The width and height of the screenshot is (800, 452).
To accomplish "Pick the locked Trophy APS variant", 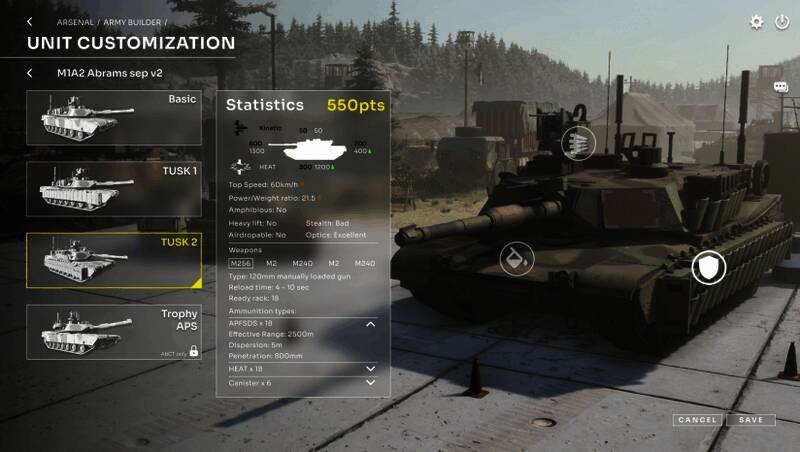I will point(114,331).
